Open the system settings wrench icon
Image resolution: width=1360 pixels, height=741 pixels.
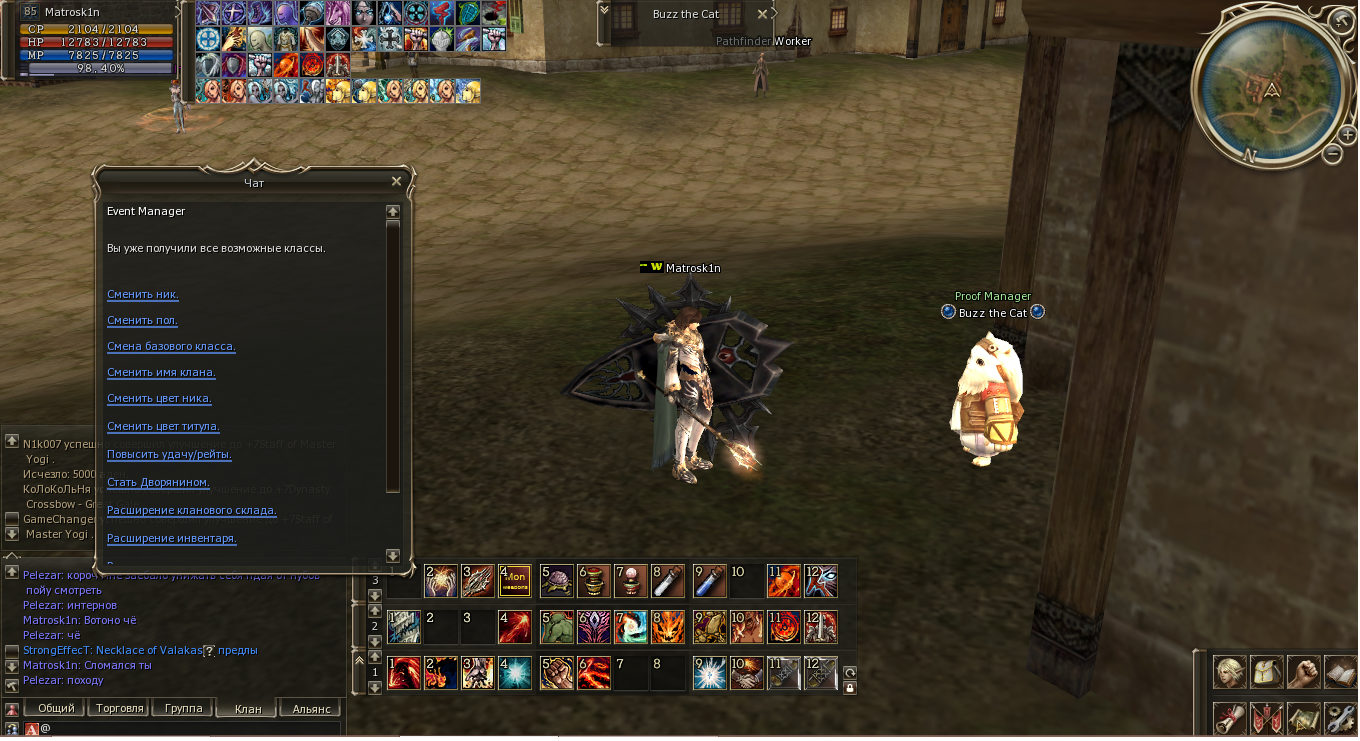1339,717
